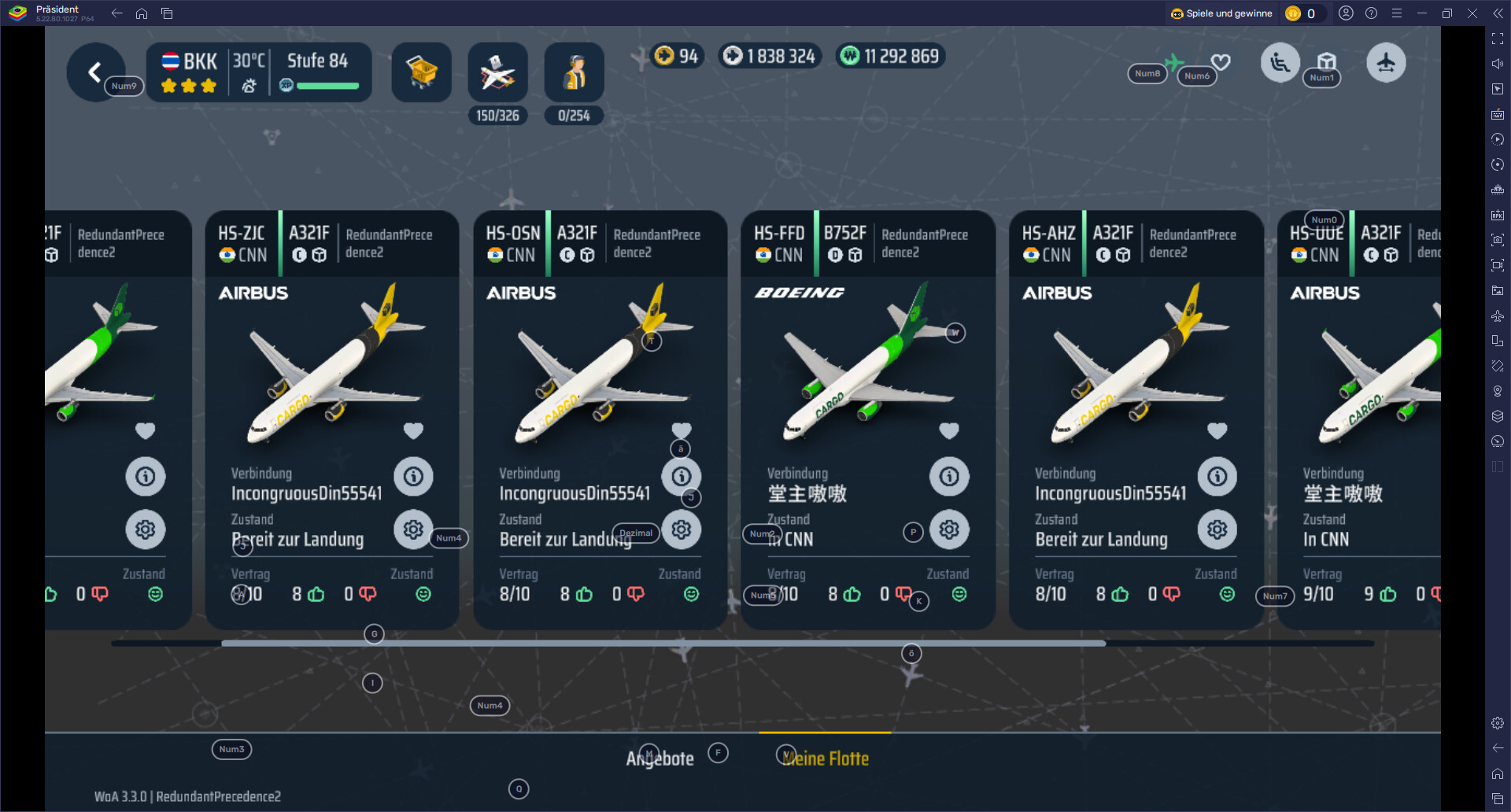This screenshot has width=1511, height=812.
Task: Open the passenger seat icon button
Action: tap(1280, 63)
